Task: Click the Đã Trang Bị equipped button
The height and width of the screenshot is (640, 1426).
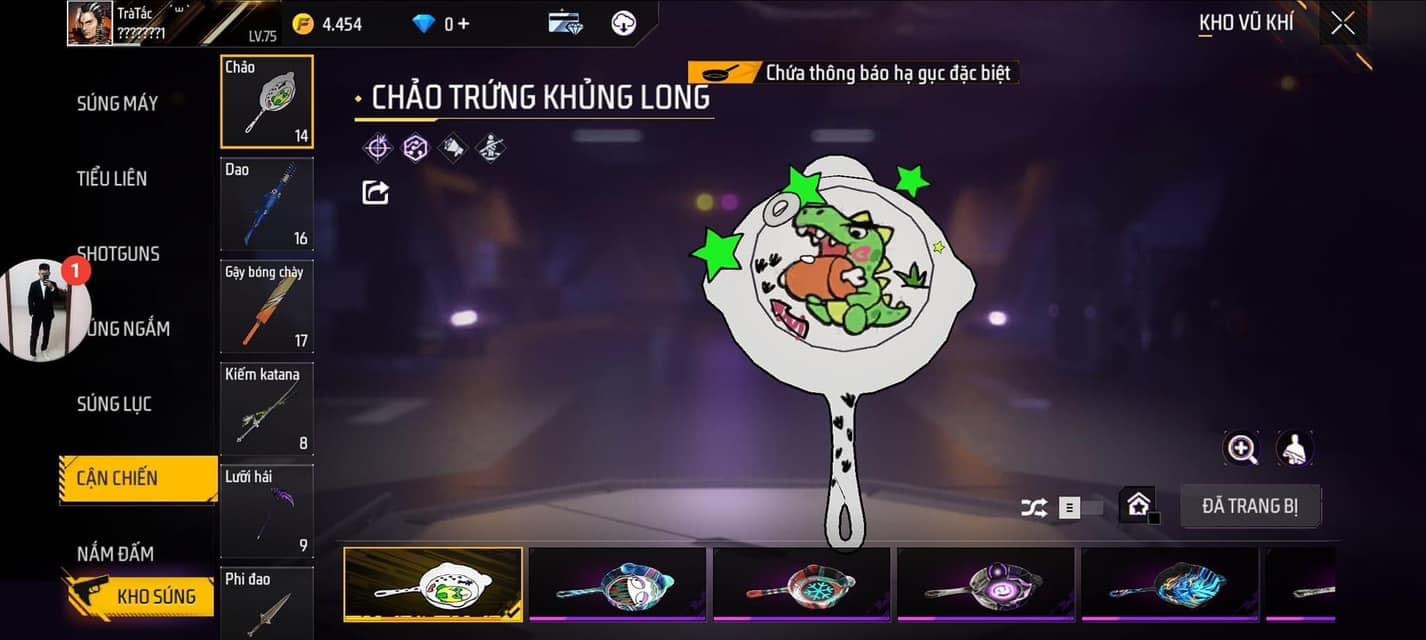Action: tap(1250, 506)
